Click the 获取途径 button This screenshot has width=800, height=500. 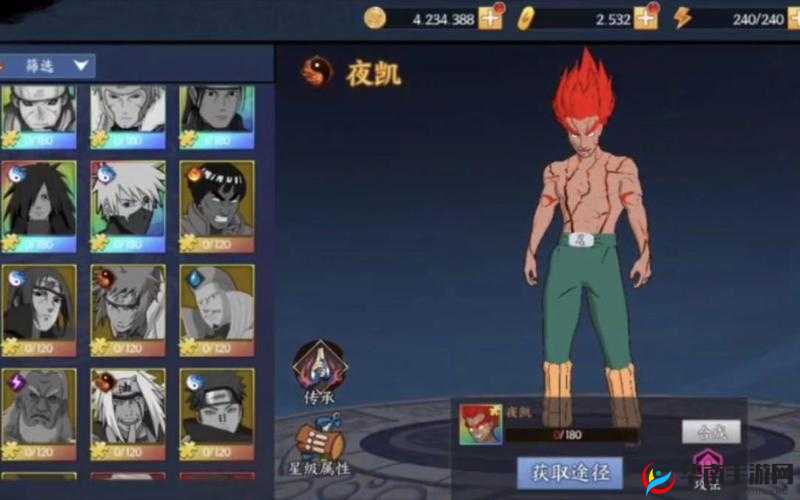coord(570,470)
